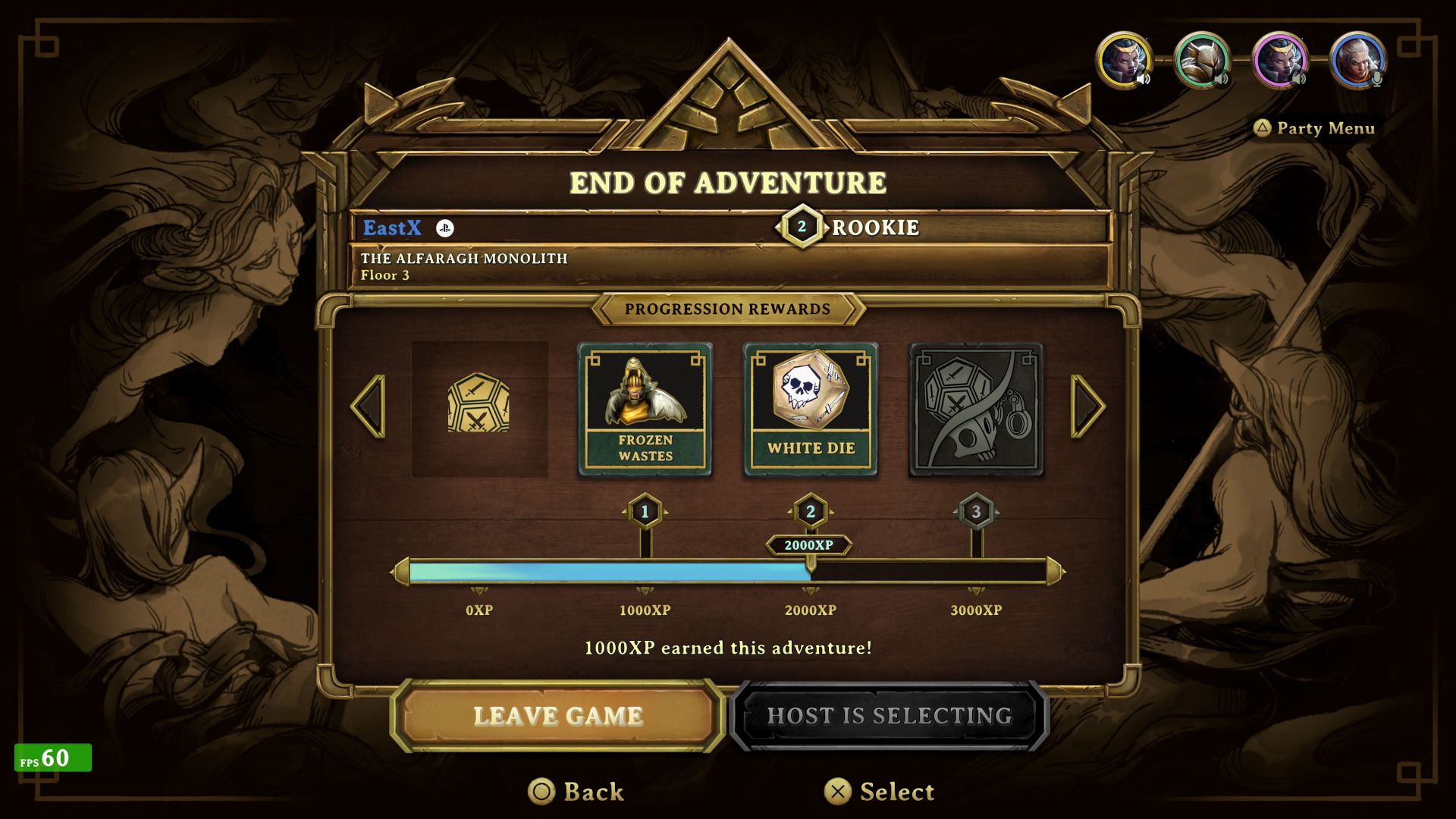
Task: Select the golden dice reward tile
Action: pos(479,409)
